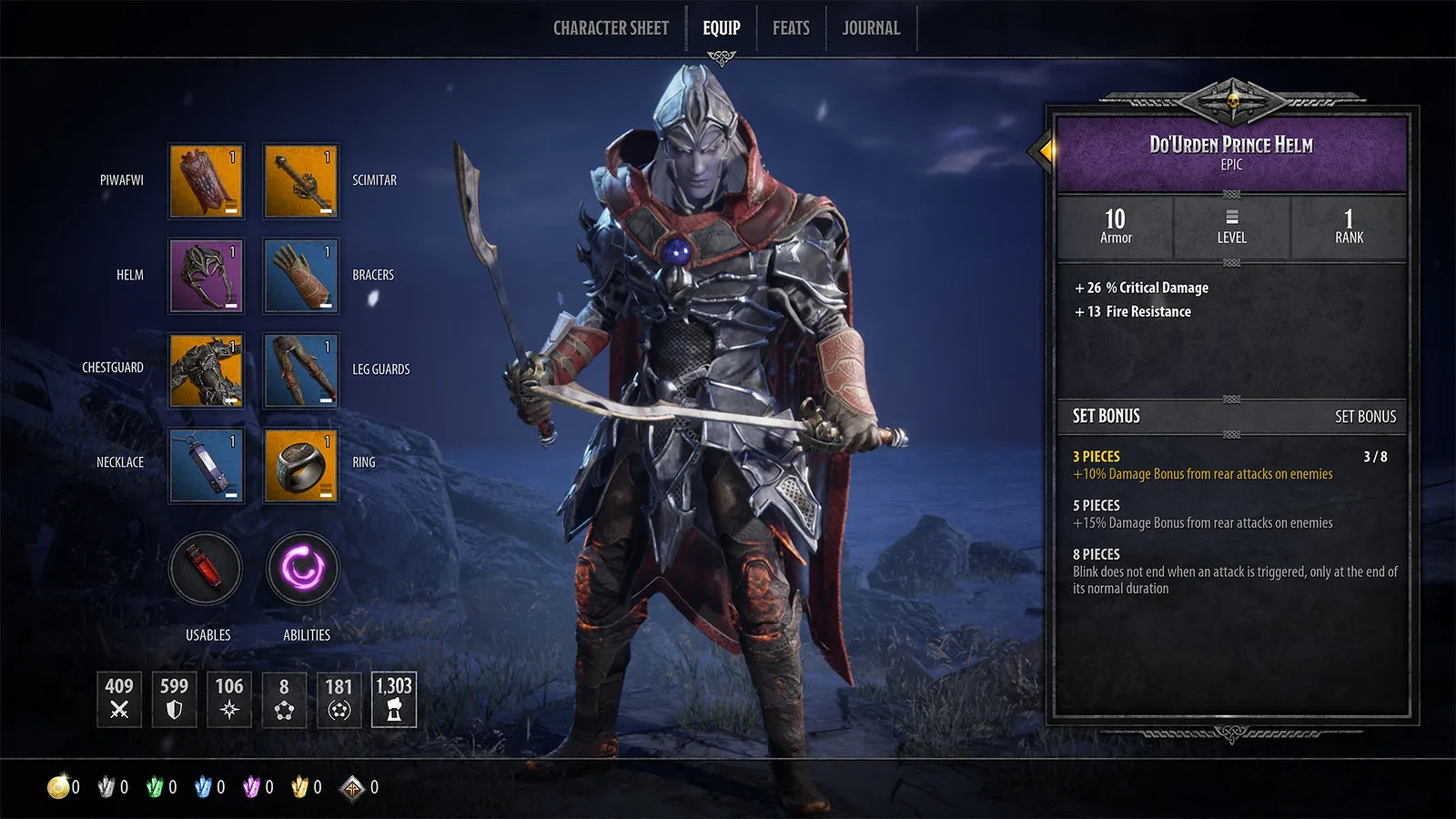This screenshot has height=819, width=1456.
Task: Open the Chestguard armor slot
Action: pos(207,370)
